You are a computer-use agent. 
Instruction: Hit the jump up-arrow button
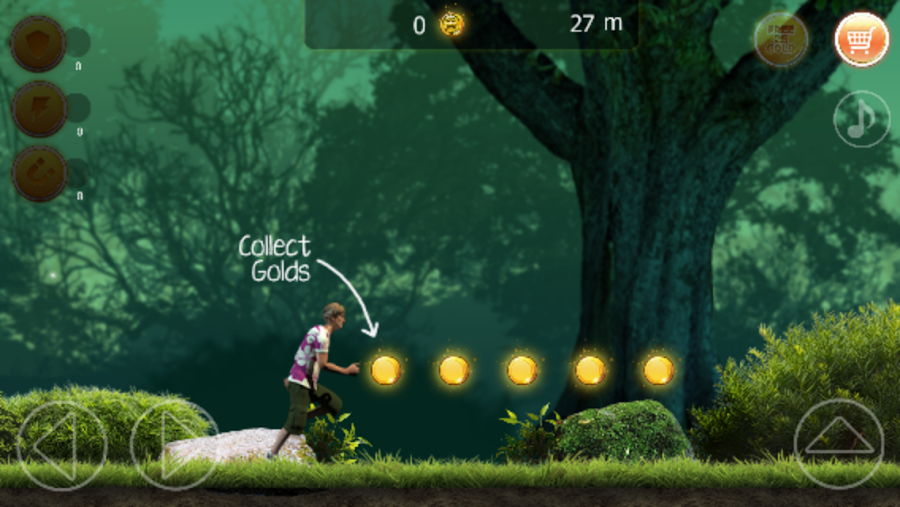[x=839, y=443]
